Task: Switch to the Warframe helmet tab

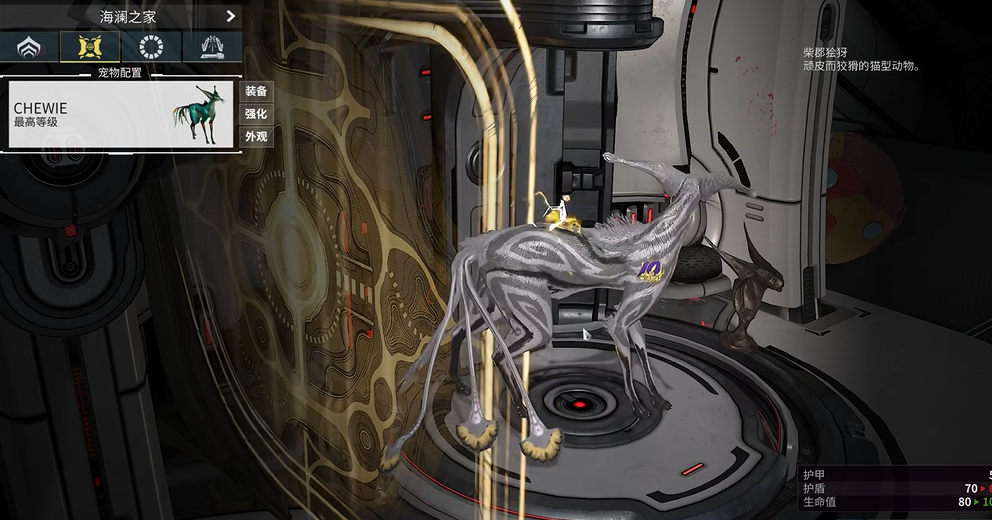Action: (x=30, y=47)
